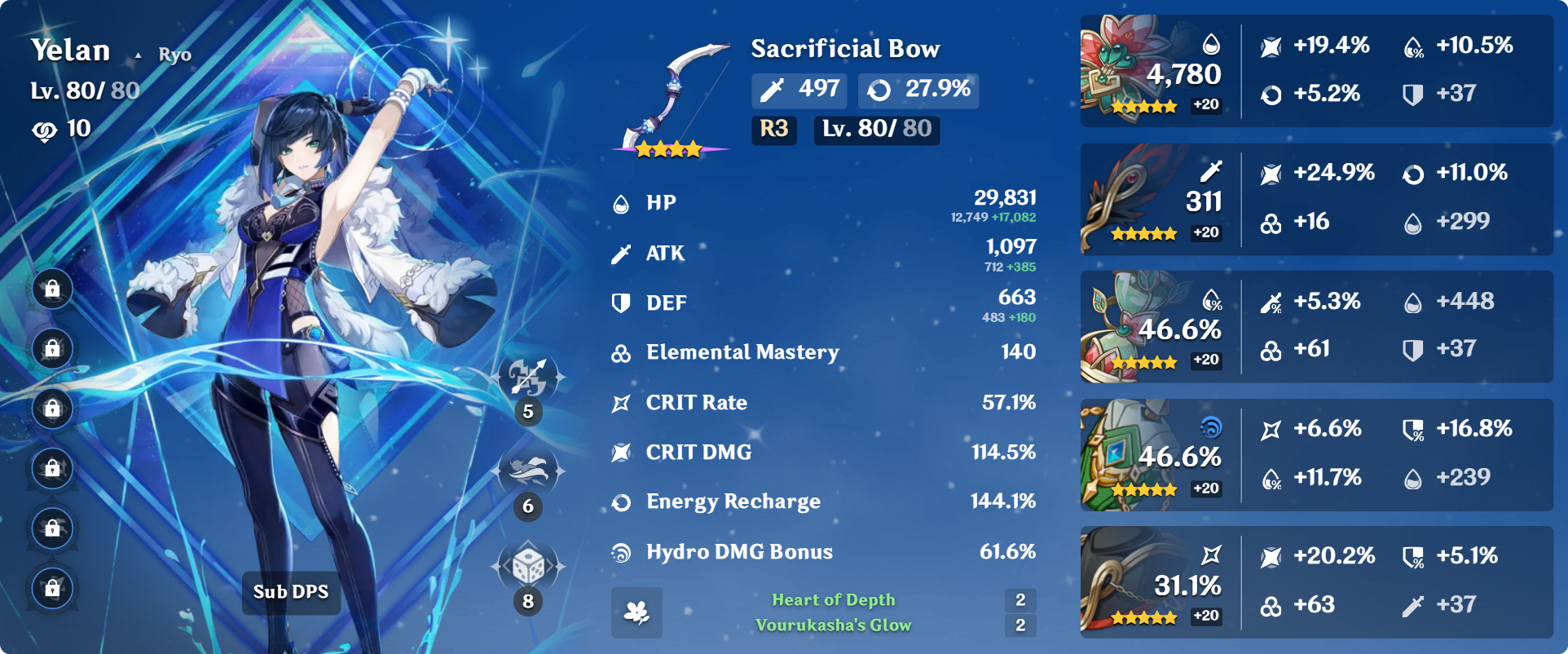Select the level 6 elemental skill icon
The width and height of the screenshot is (1568, 654).
[x=529, y=471]
